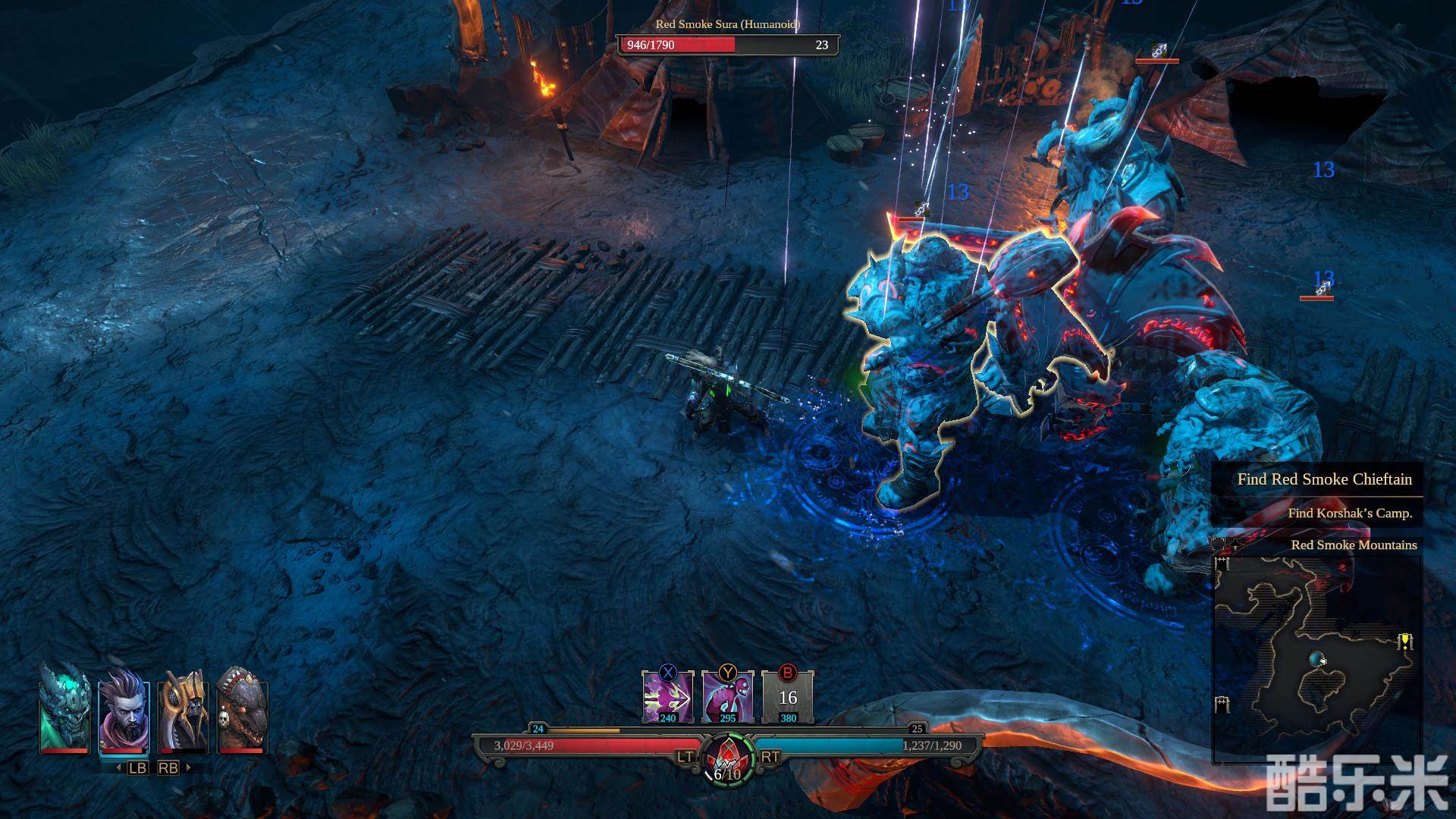Click the yellow exclamation quest marker on minimap
Image resolution: width=1456 pixels, height=819 pixels.
[x=1405, y=642]
